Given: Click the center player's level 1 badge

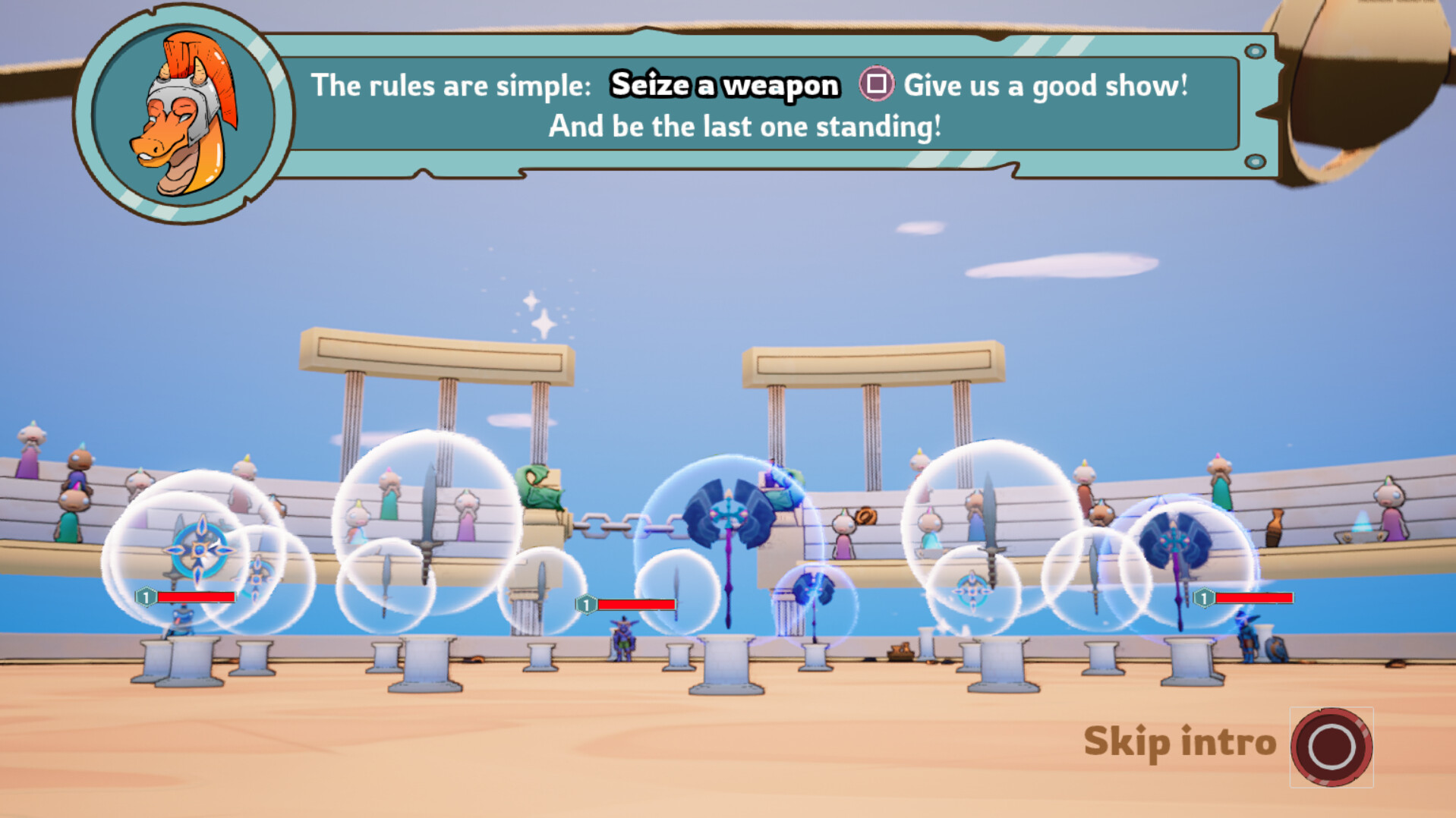Looking at the screenshot, I should [586, 605].
